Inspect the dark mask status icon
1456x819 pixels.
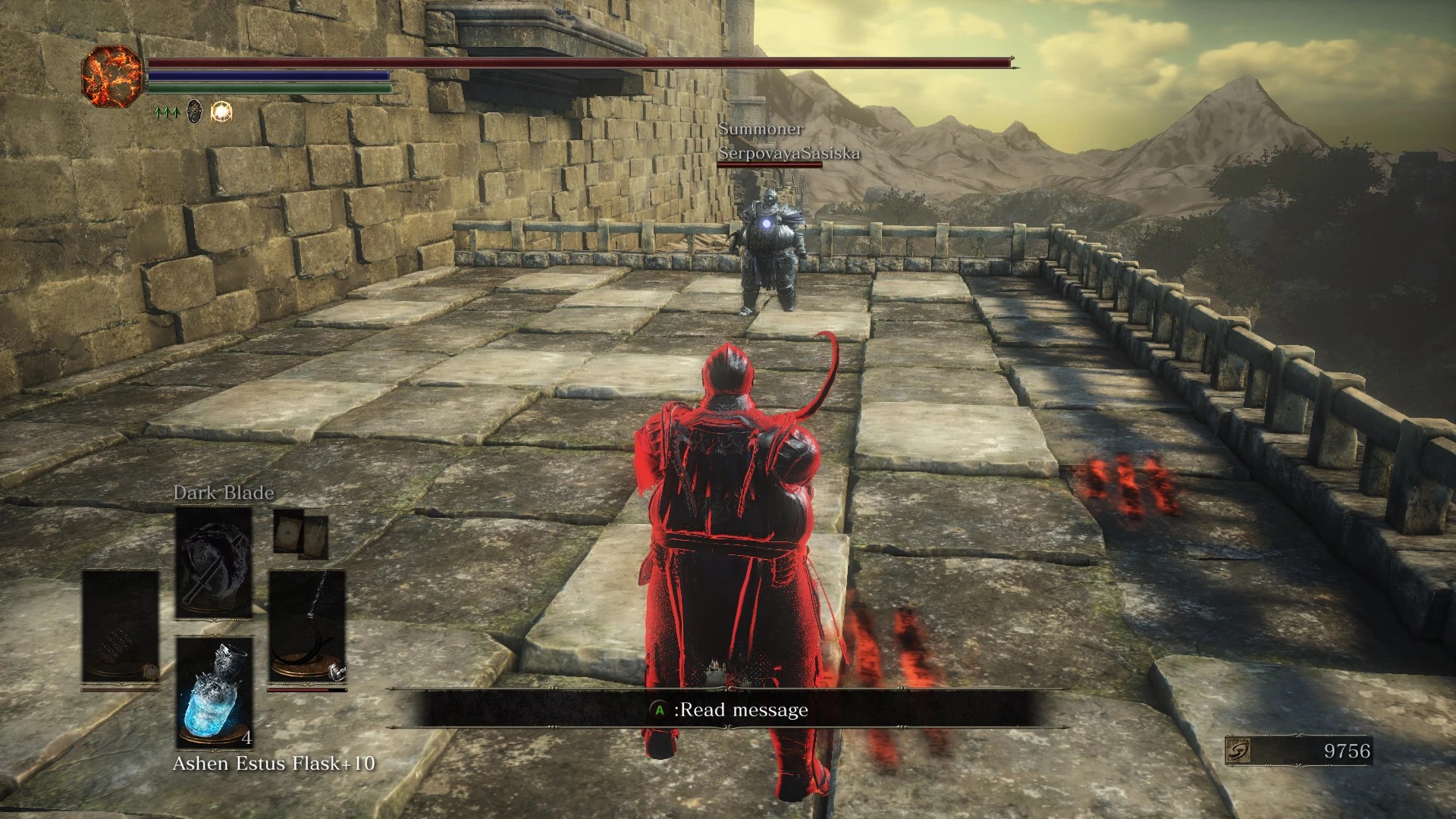(195, 112)
